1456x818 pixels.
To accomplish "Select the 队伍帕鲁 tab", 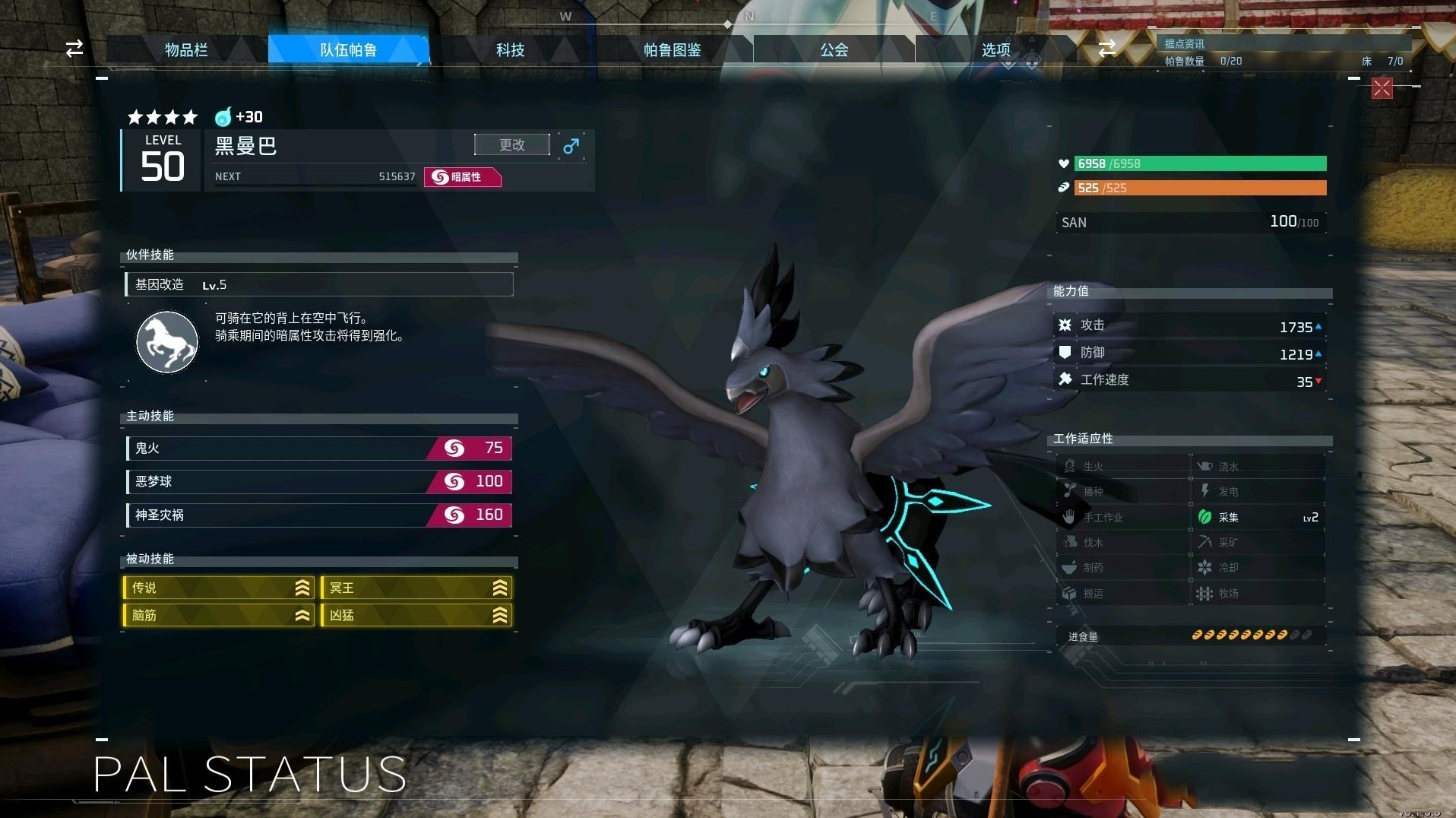I will coord(348,50).
